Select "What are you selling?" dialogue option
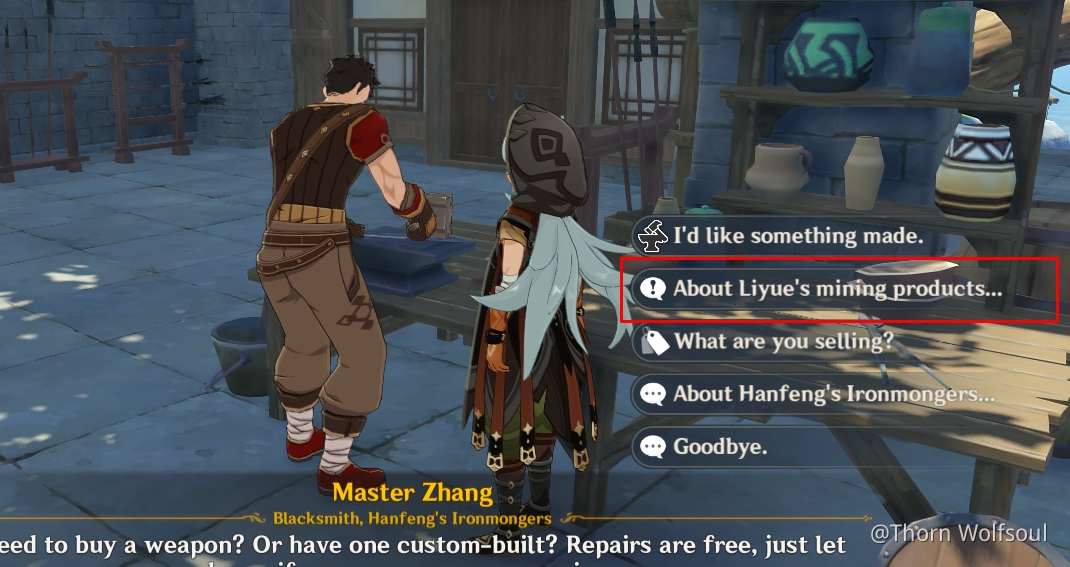Image resolution: width=1070 pixels, height=567 pixels. click(x=783, y=342)
